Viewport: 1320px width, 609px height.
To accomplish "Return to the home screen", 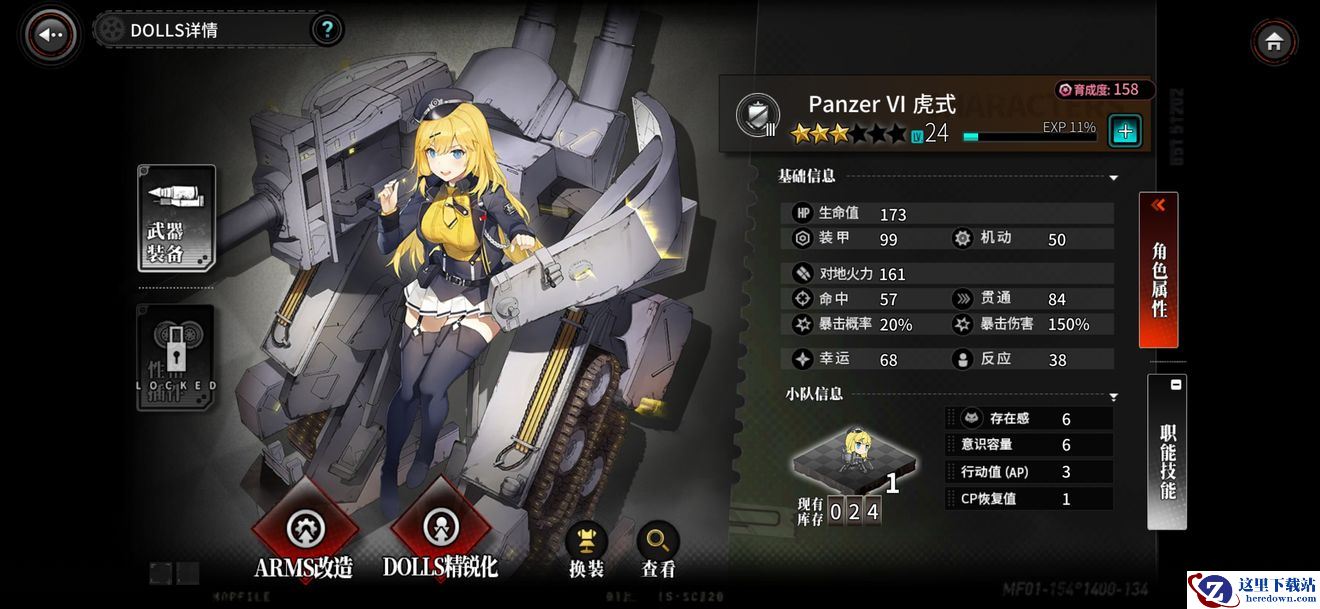I will (1273, 42).
